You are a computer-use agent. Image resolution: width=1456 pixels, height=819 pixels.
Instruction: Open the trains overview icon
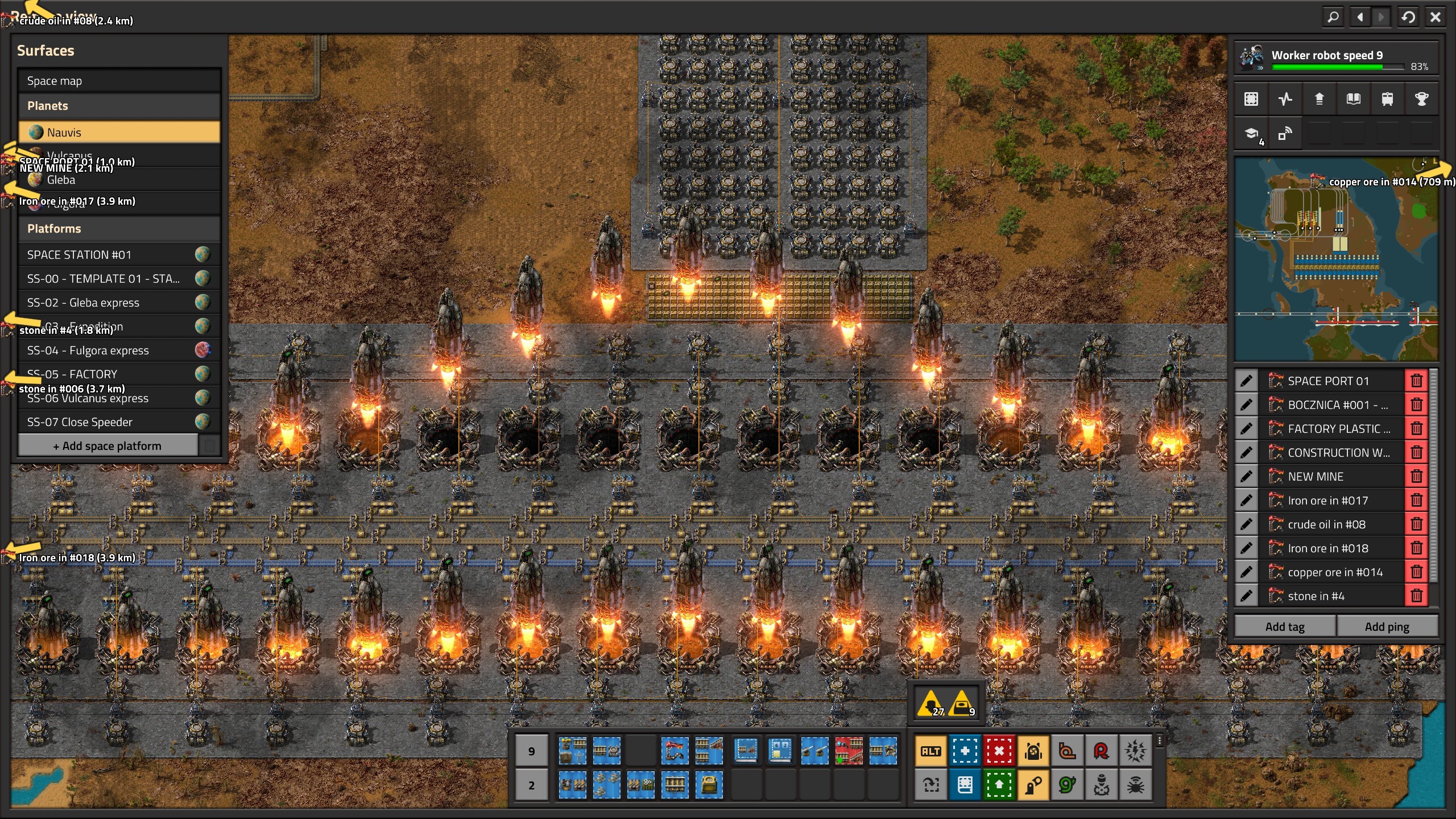pos(1387,100)
